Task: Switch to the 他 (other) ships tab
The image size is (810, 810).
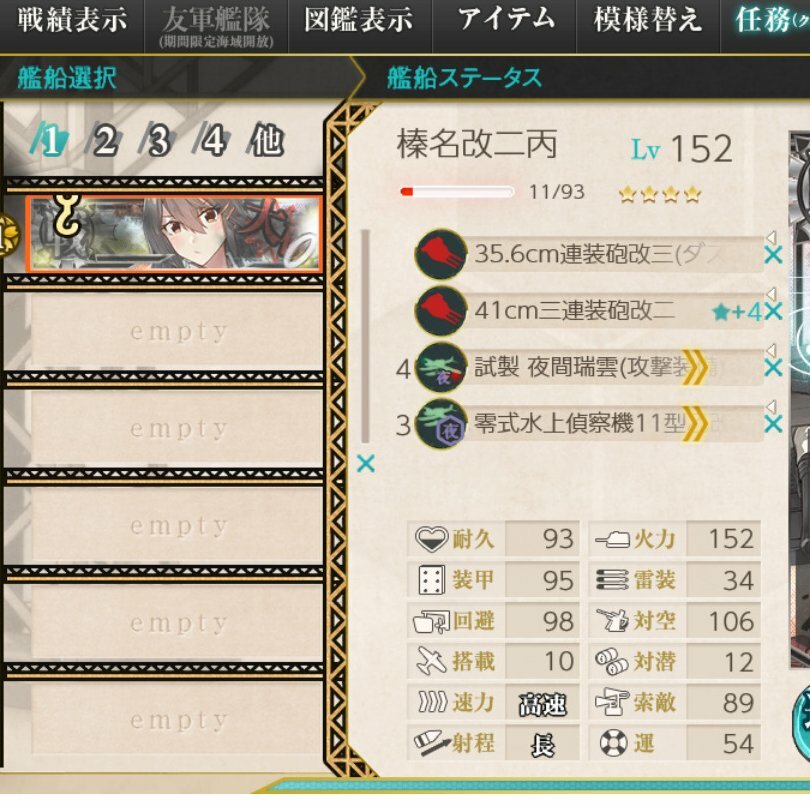Action: pos(266,142)
